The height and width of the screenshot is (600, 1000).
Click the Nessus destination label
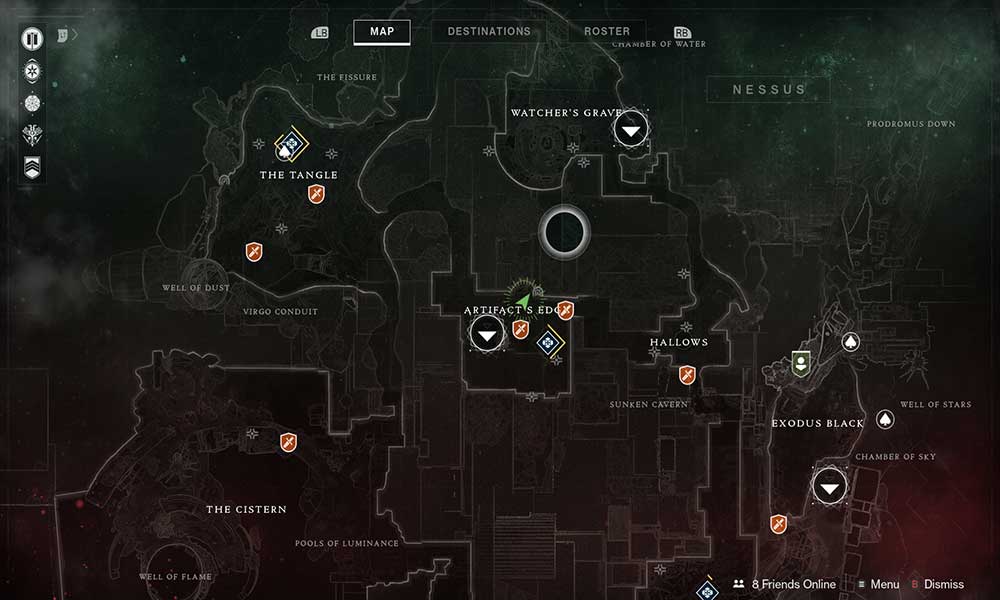click(768, 89)
